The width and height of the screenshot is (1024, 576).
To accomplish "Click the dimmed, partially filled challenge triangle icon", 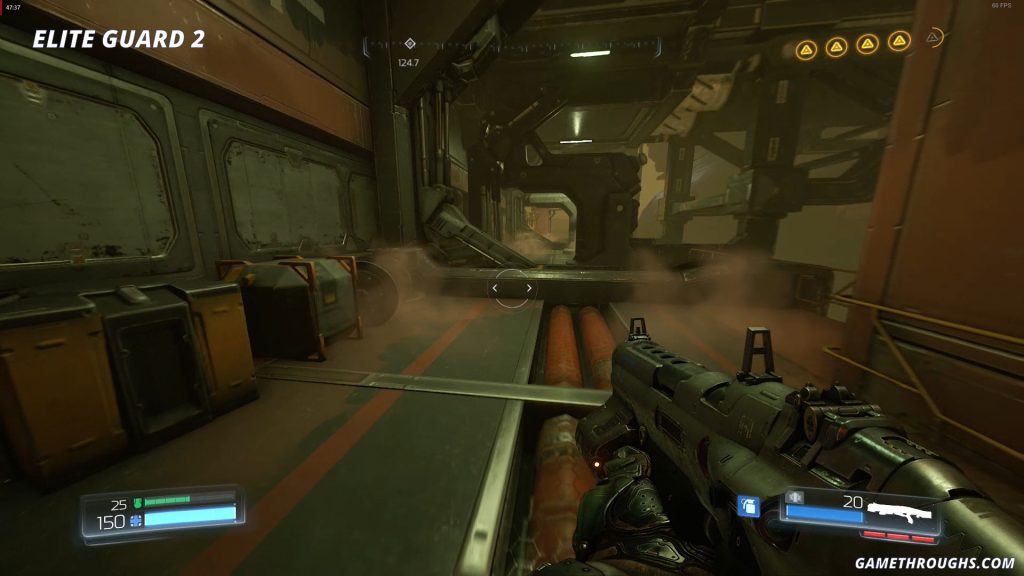I will (933, 38).
